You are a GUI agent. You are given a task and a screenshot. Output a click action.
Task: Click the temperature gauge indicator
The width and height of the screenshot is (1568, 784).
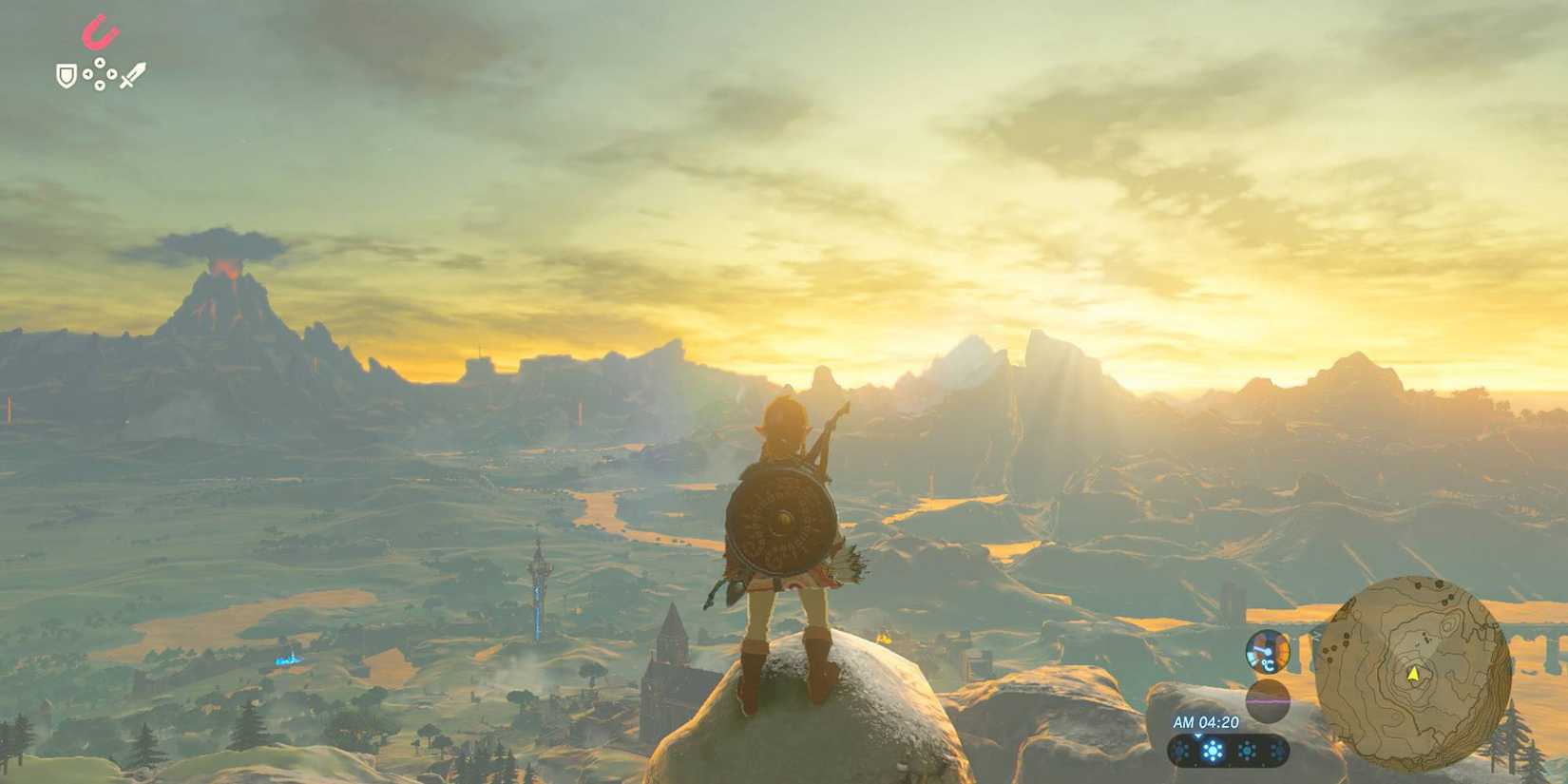1268,652
